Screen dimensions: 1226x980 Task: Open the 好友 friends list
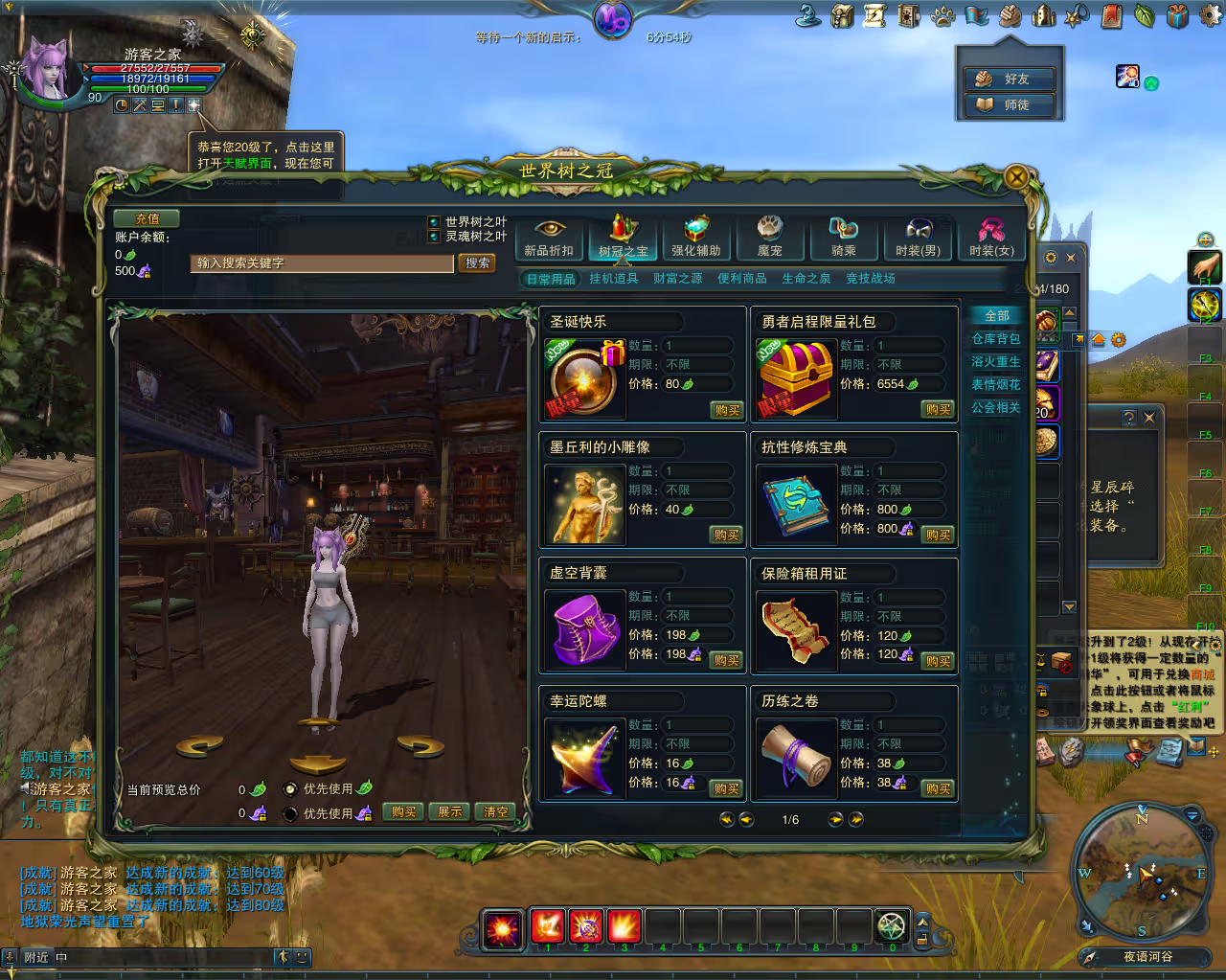(x=1010, y=79)
